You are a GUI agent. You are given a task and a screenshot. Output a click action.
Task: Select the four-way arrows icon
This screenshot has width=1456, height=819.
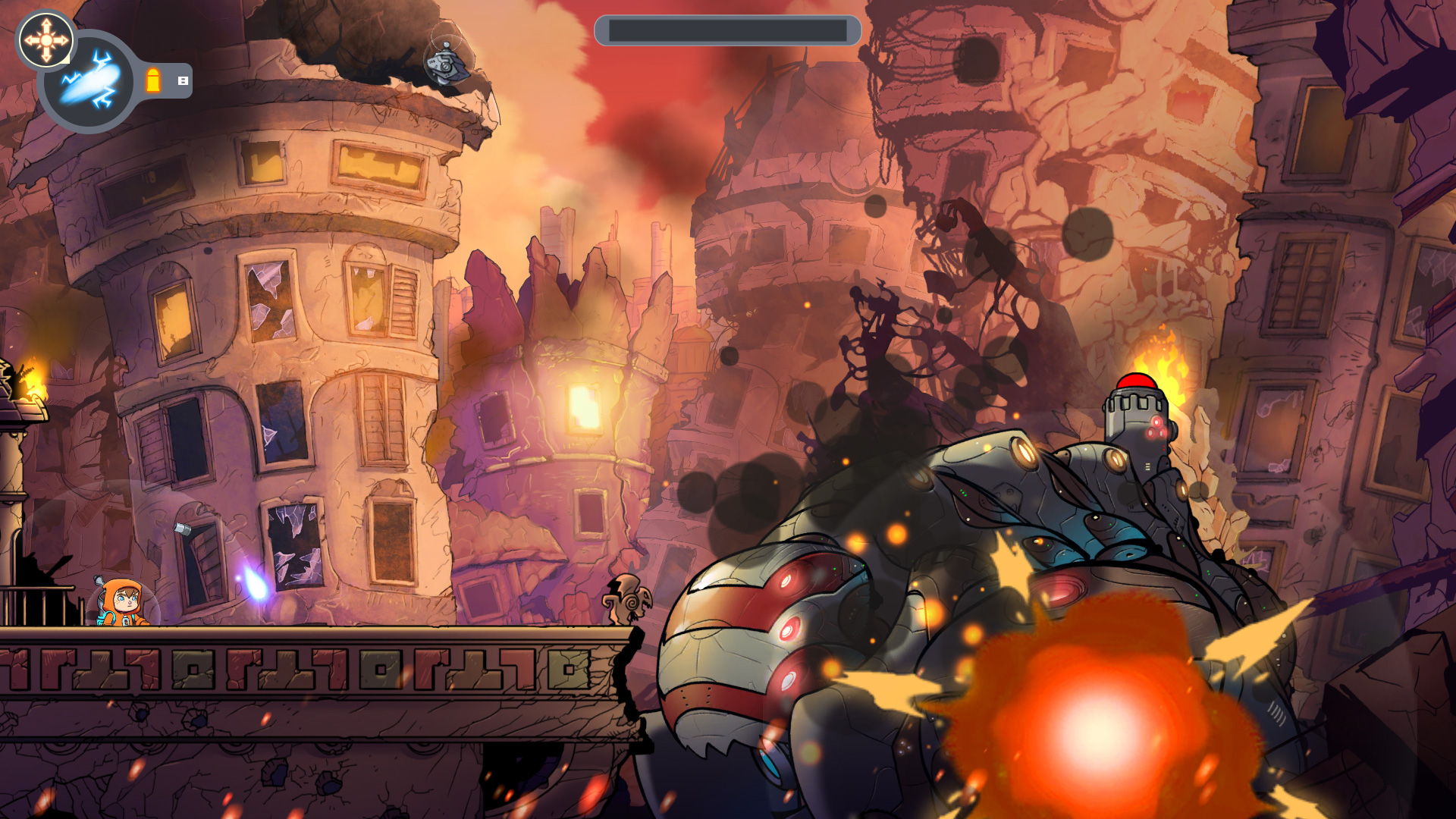(x=45, y=39)
